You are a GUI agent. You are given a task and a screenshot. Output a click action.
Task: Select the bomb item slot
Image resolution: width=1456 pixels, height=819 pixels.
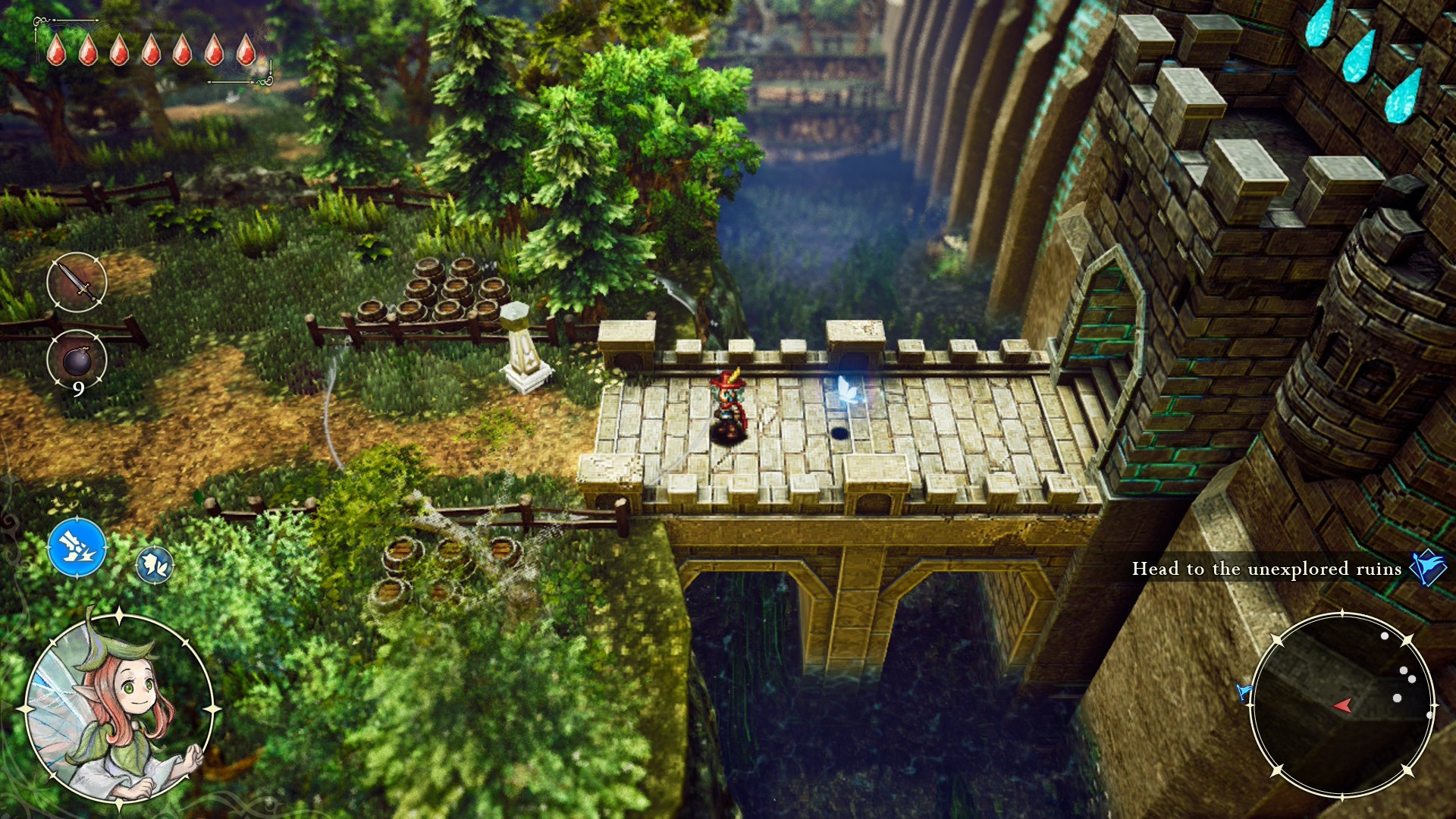77,360
